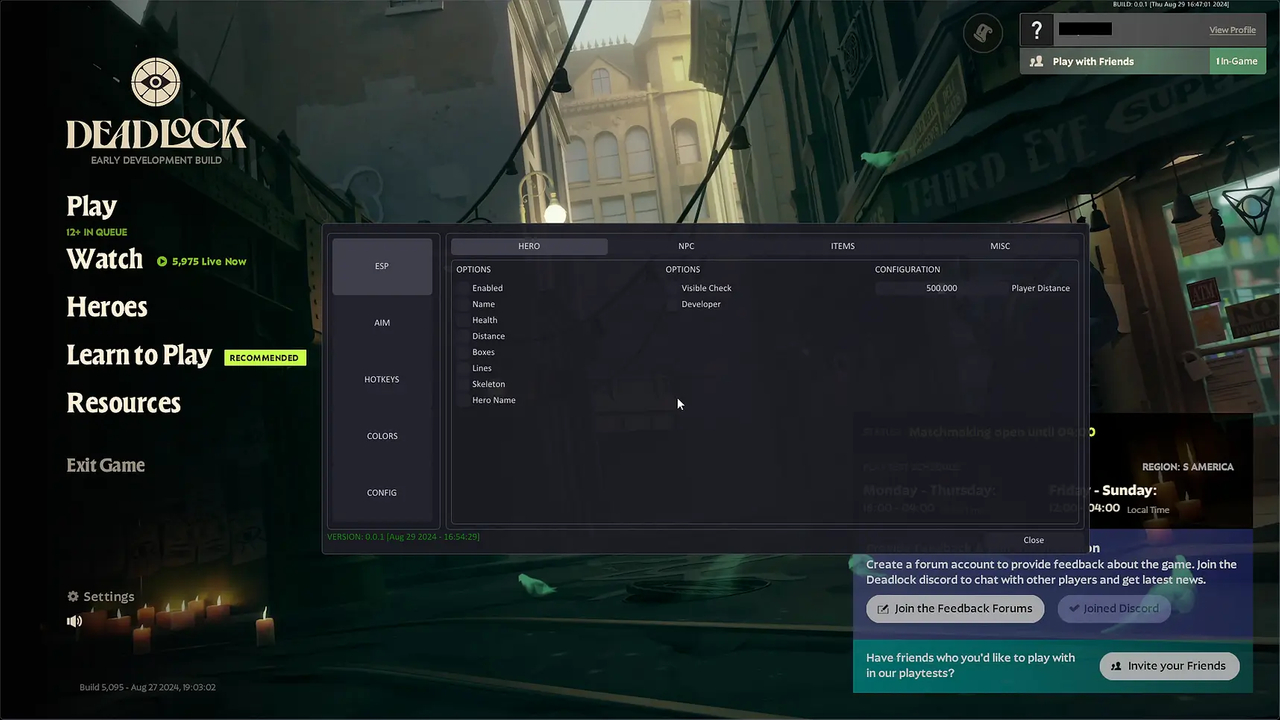
Task: Click the speaker volume icon
Action: [74, 620]
